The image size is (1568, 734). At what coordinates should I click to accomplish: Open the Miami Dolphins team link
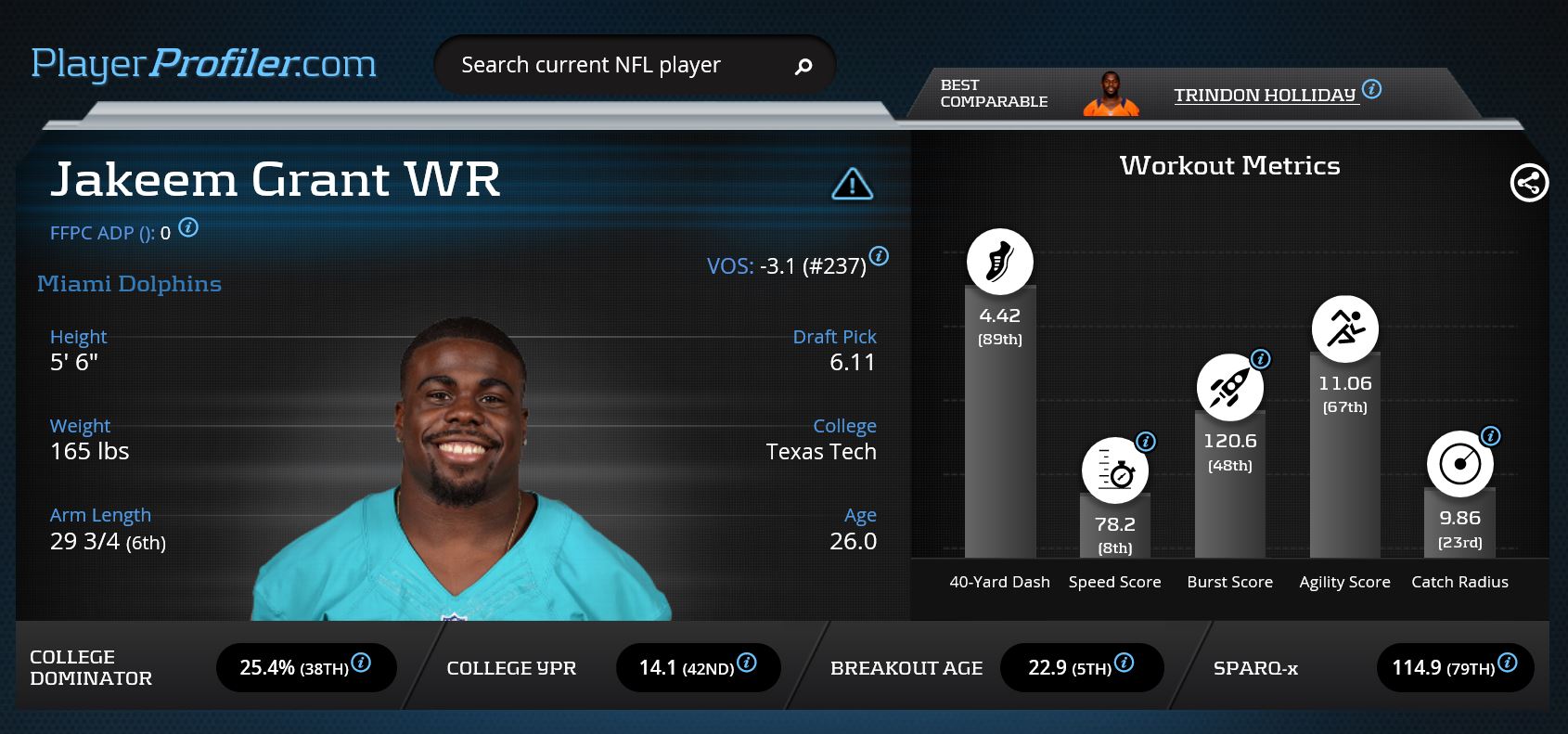[x=129, y=284]
